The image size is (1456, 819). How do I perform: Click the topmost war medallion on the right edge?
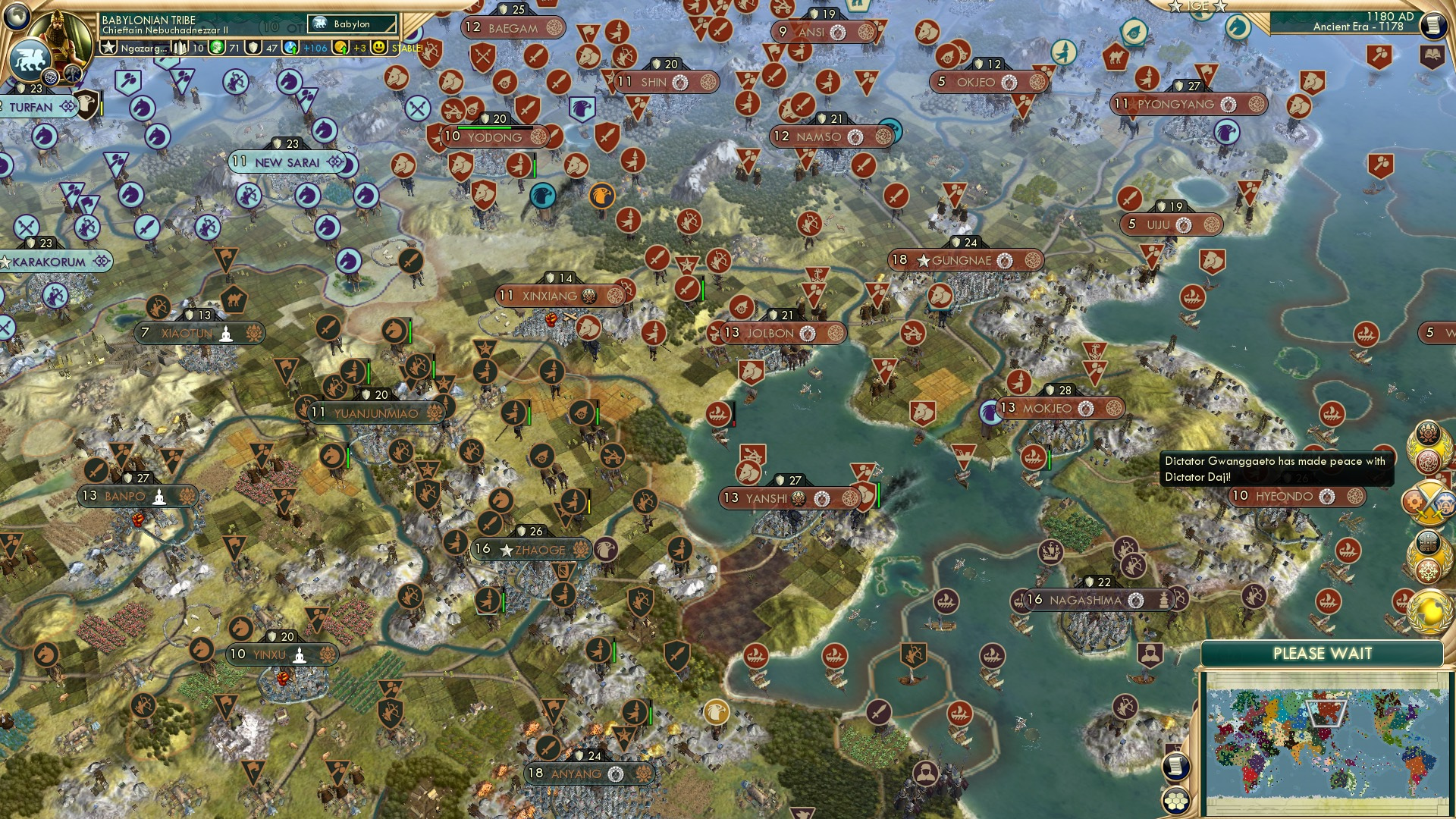tap(1427, 445)
